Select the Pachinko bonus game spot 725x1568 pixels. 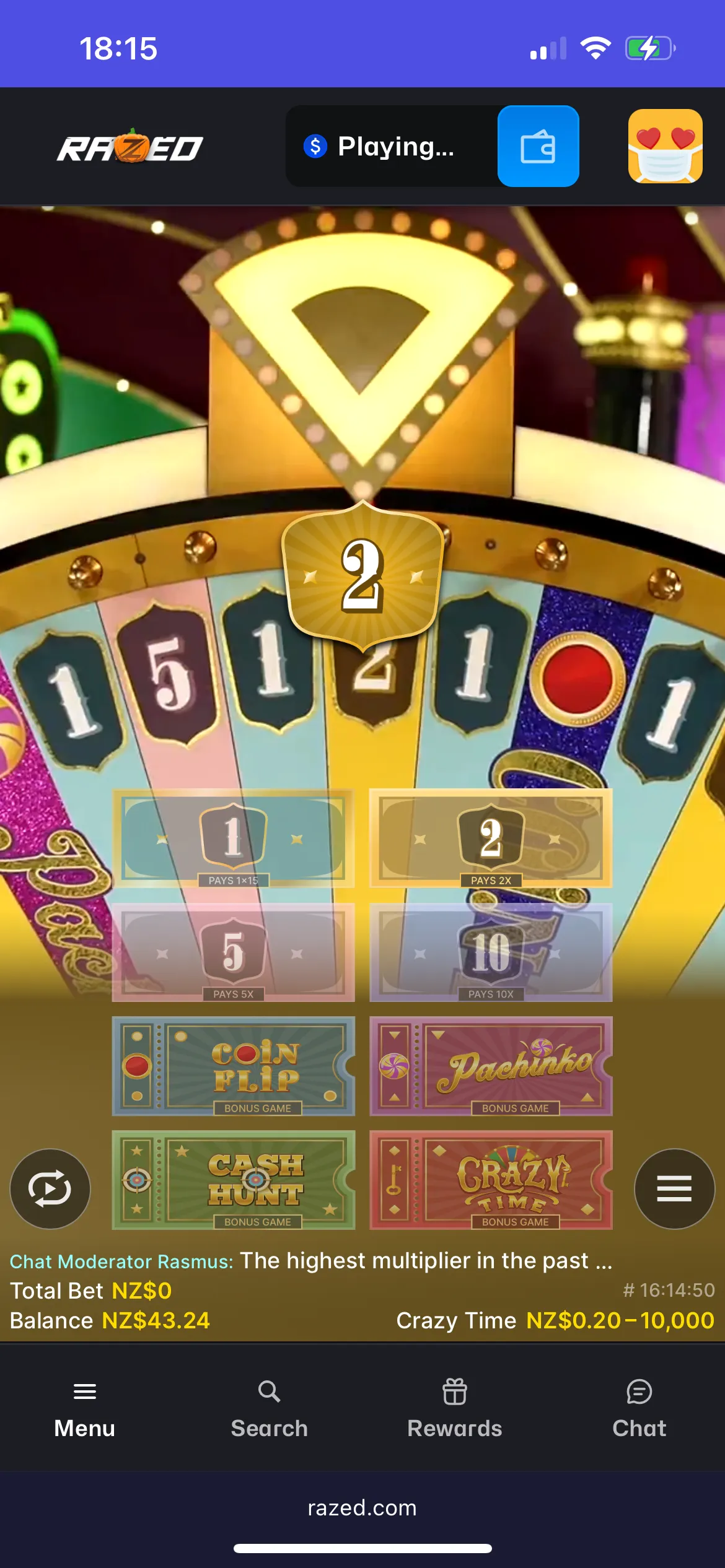click(491, 1066)
